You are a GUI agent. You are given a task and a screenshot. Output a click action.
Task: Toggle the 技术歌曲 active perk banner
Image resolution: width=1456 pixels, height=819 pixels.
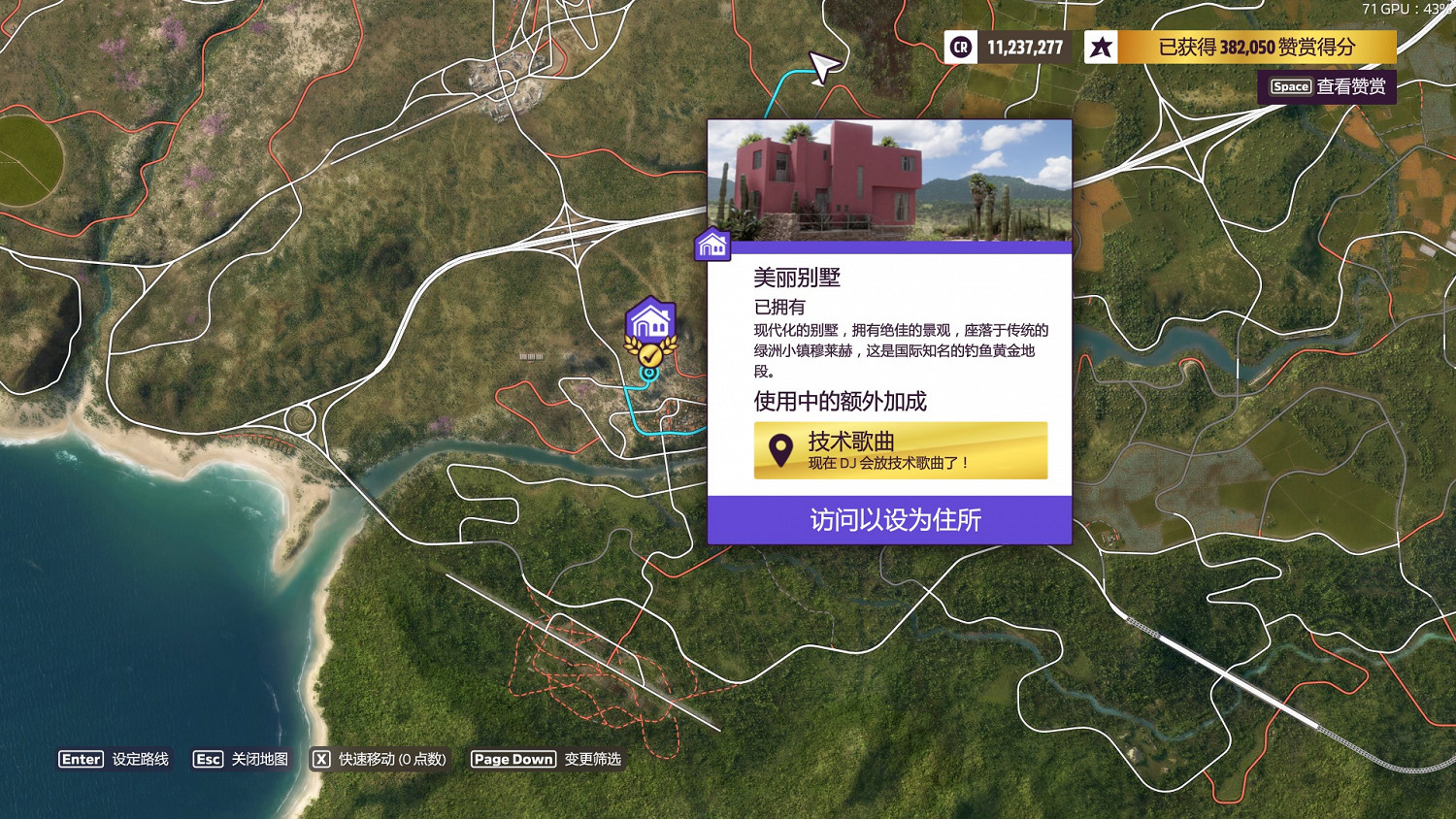click(901, 449)
